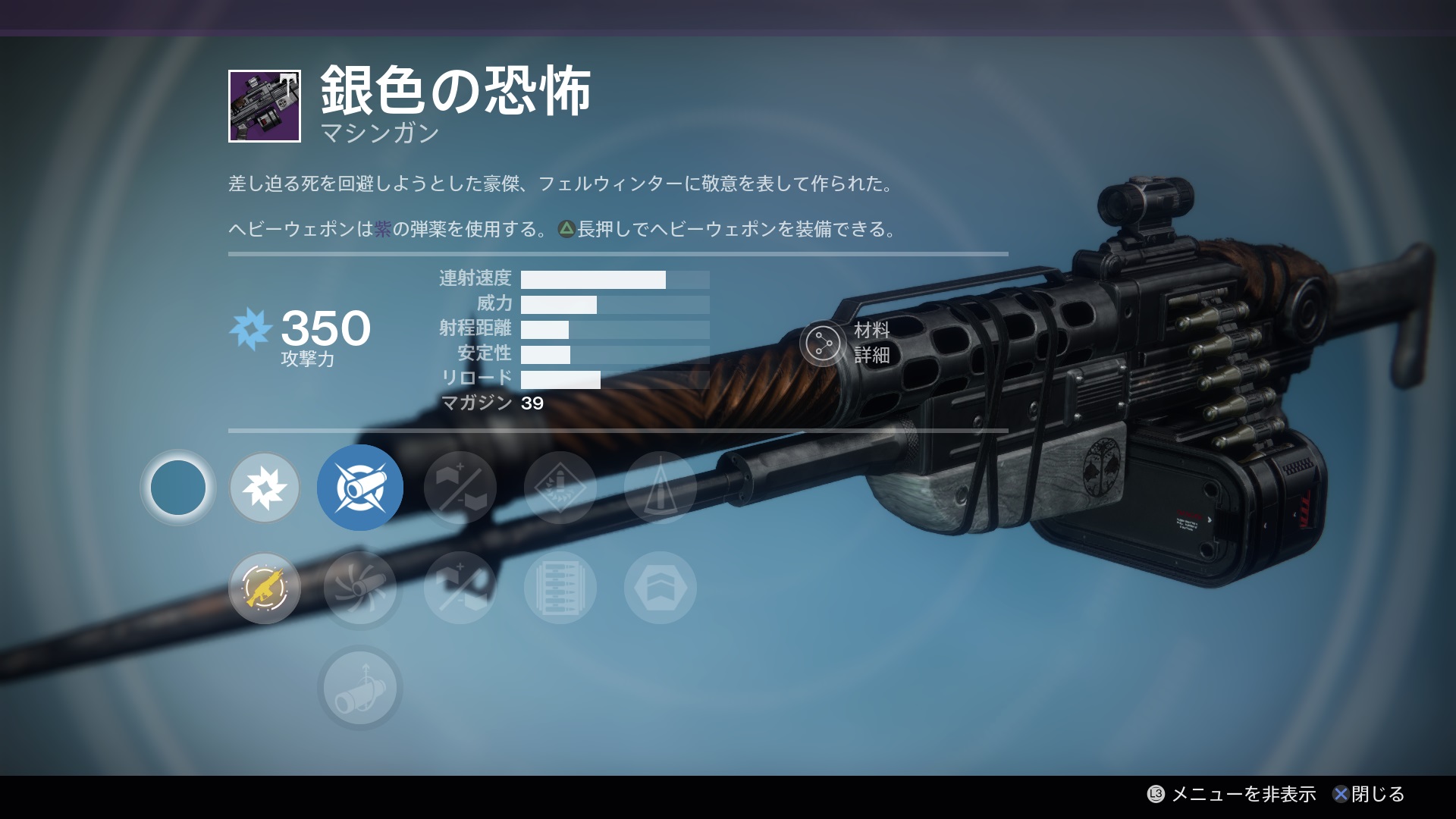Open the materials details button
Viewport: 1456px width, 819px height.
(824, 344)
